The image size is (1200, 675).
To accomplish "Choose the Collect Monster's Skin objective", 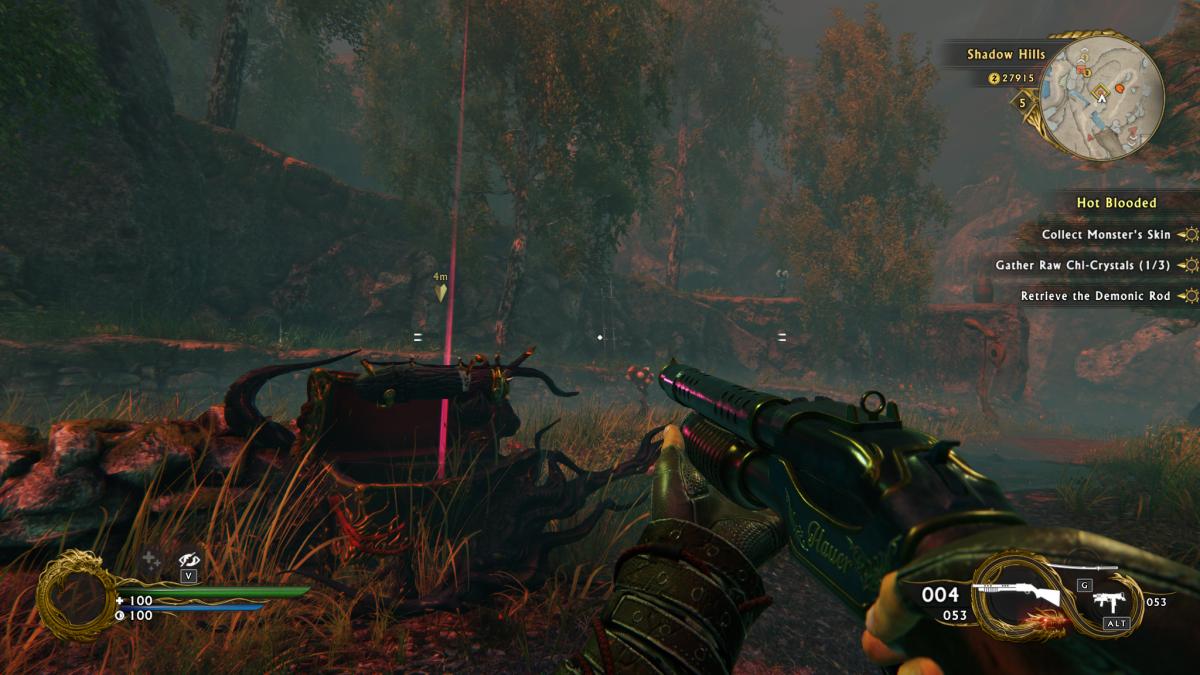I will pyautogui.click(x=1105, y=235).
